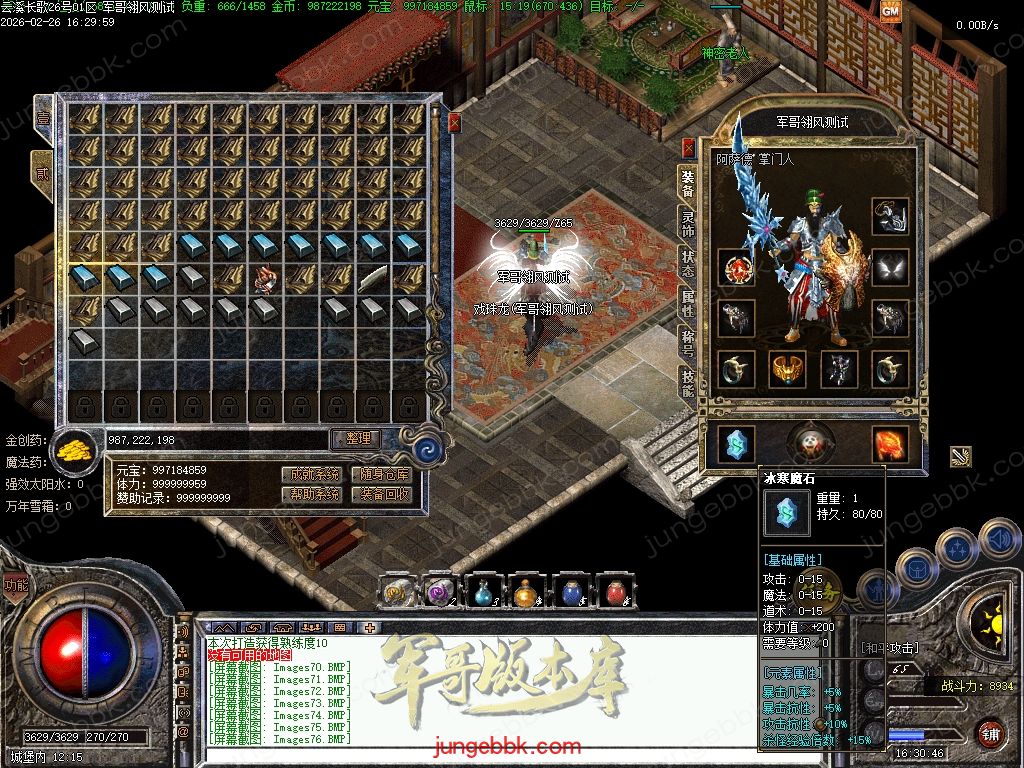Open the 成就系统 achievement system
Viewport: 1024px width, 768px height.
click(311, 474)
